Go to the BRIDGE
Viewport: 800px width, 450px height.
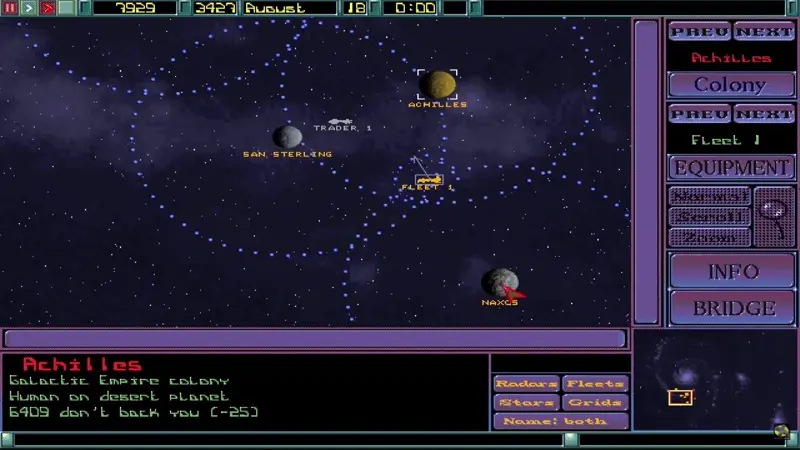pyautogui.click(x=731, y=307)
